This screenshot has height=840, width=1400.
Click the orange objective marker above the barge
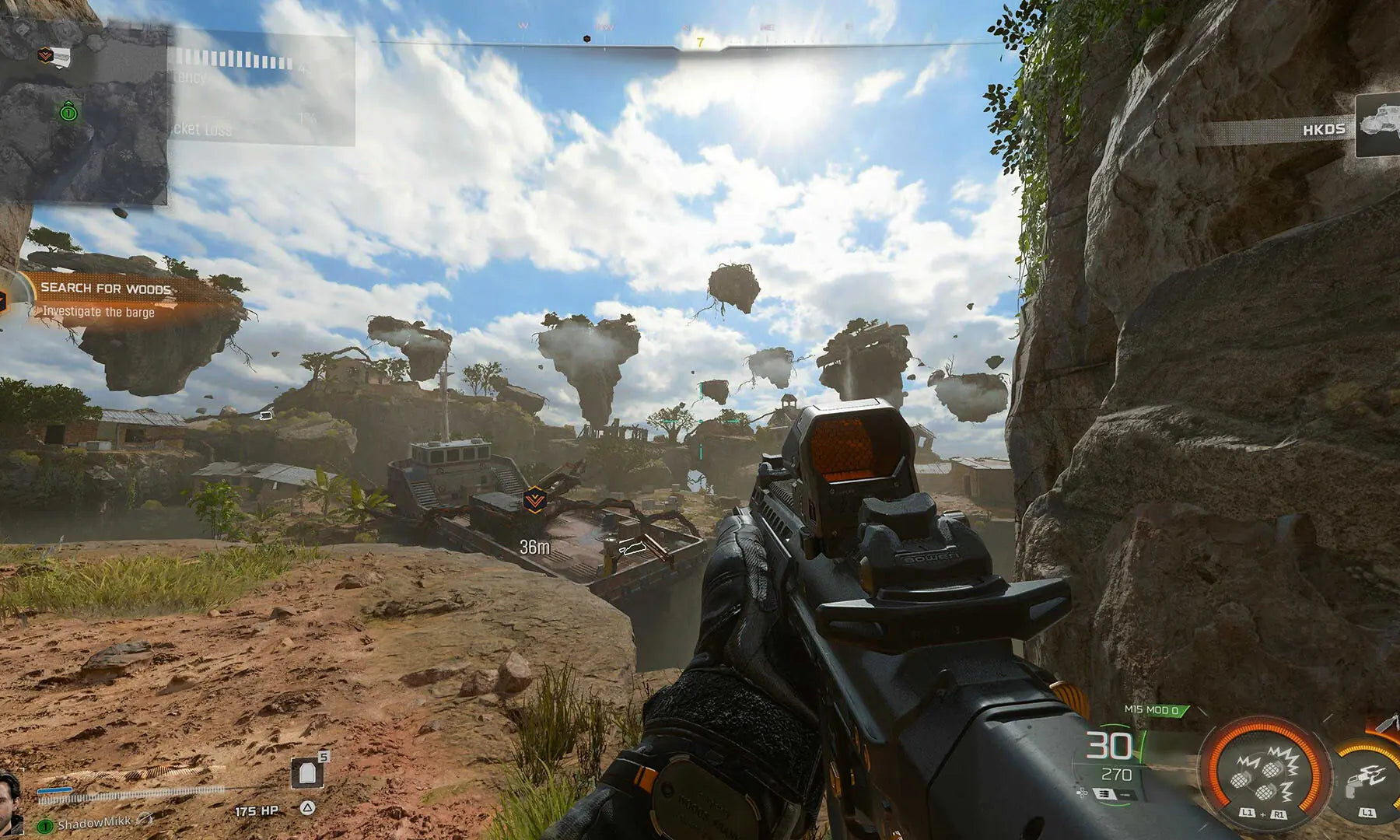pyautogui.click(x=534, y=499)
